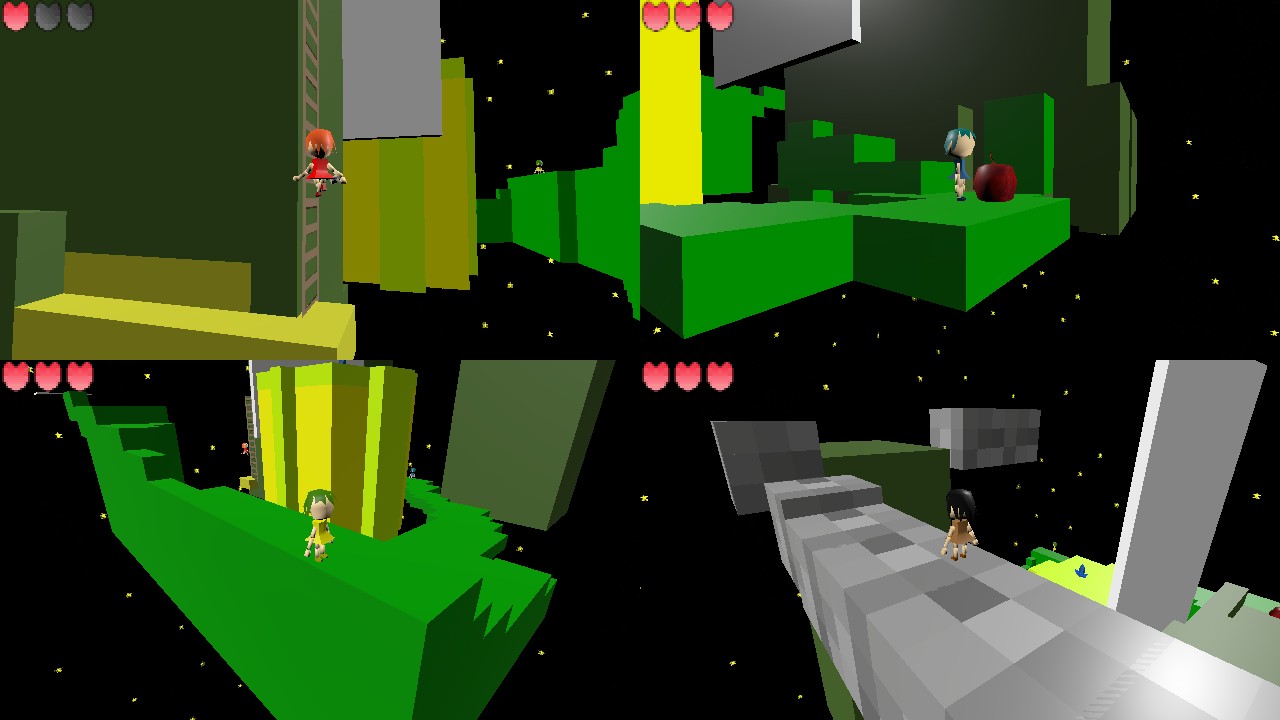Click the single red heart in top-left HUD

coord(17,17)
